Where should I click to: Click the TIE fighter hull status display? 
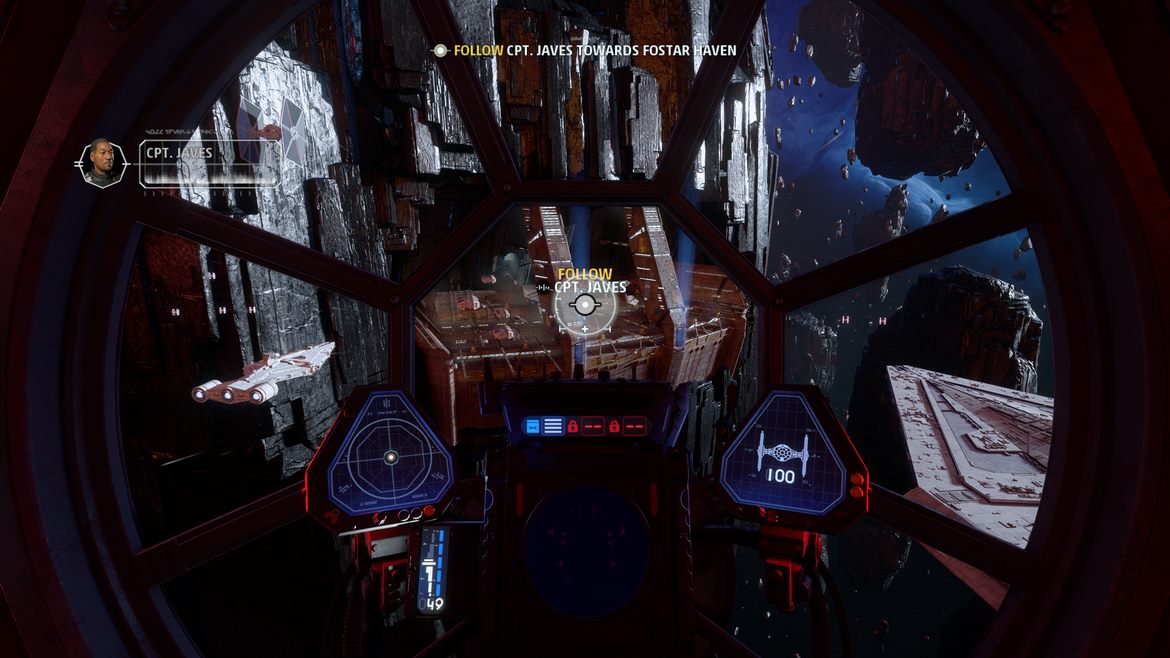[x=781, y=456]
